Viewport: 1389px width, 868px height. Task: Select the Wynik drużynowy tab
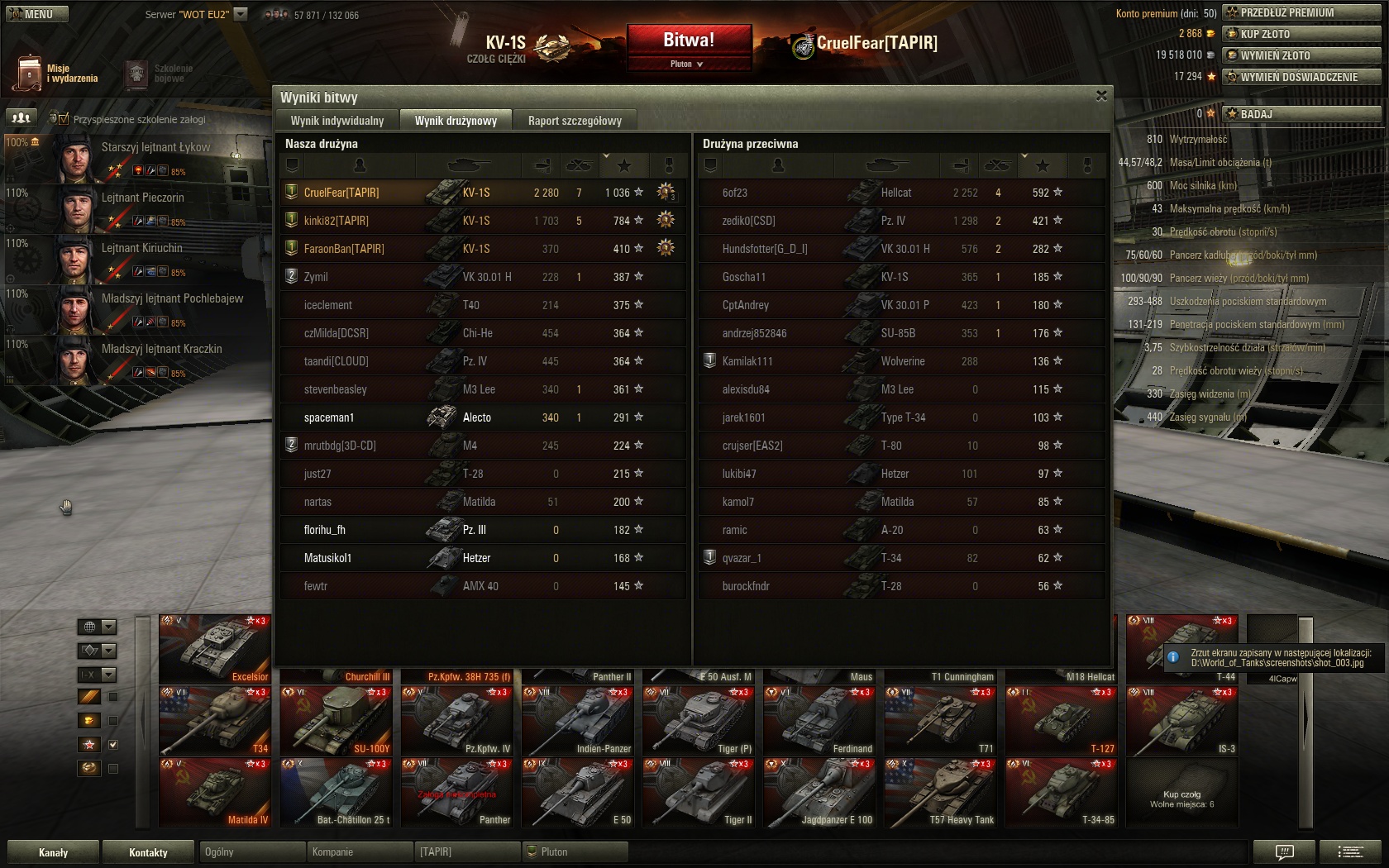tap(456, 121)
